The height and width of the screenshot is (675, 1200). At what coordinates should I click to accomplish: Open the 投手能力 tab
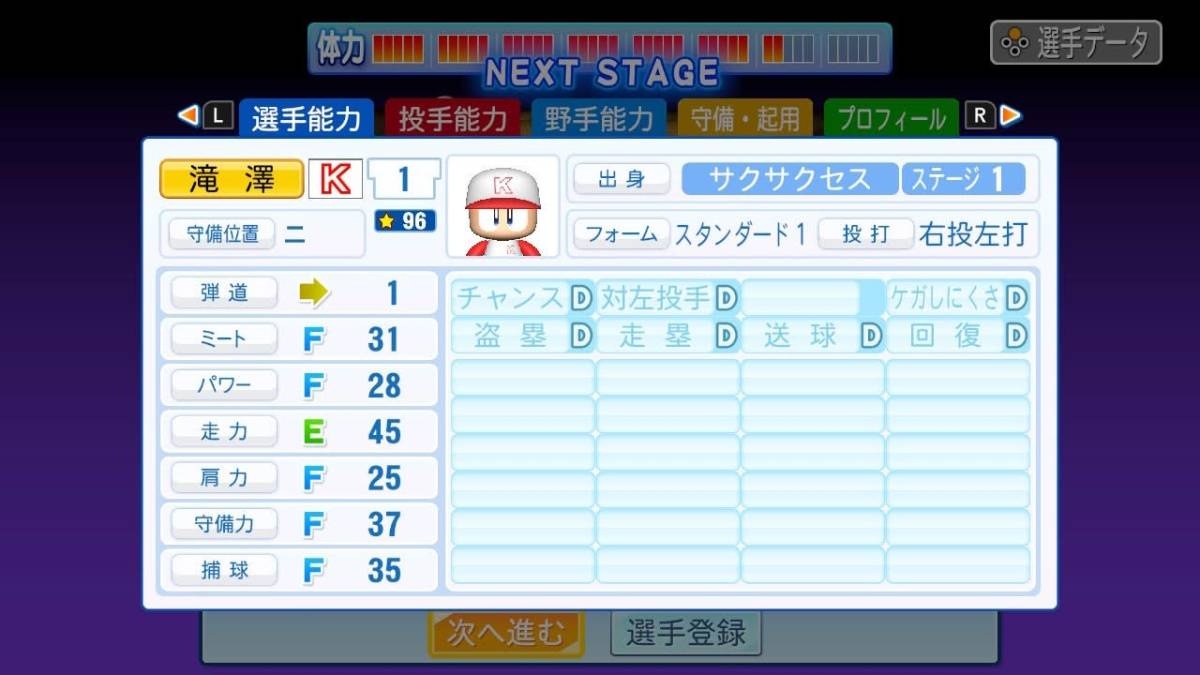click(453, 119)
